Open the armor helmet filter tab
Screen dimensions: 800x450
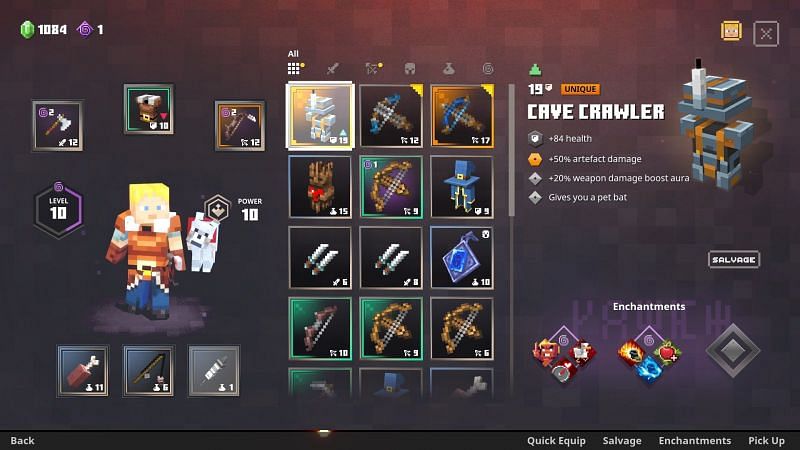tap(410, 68)
